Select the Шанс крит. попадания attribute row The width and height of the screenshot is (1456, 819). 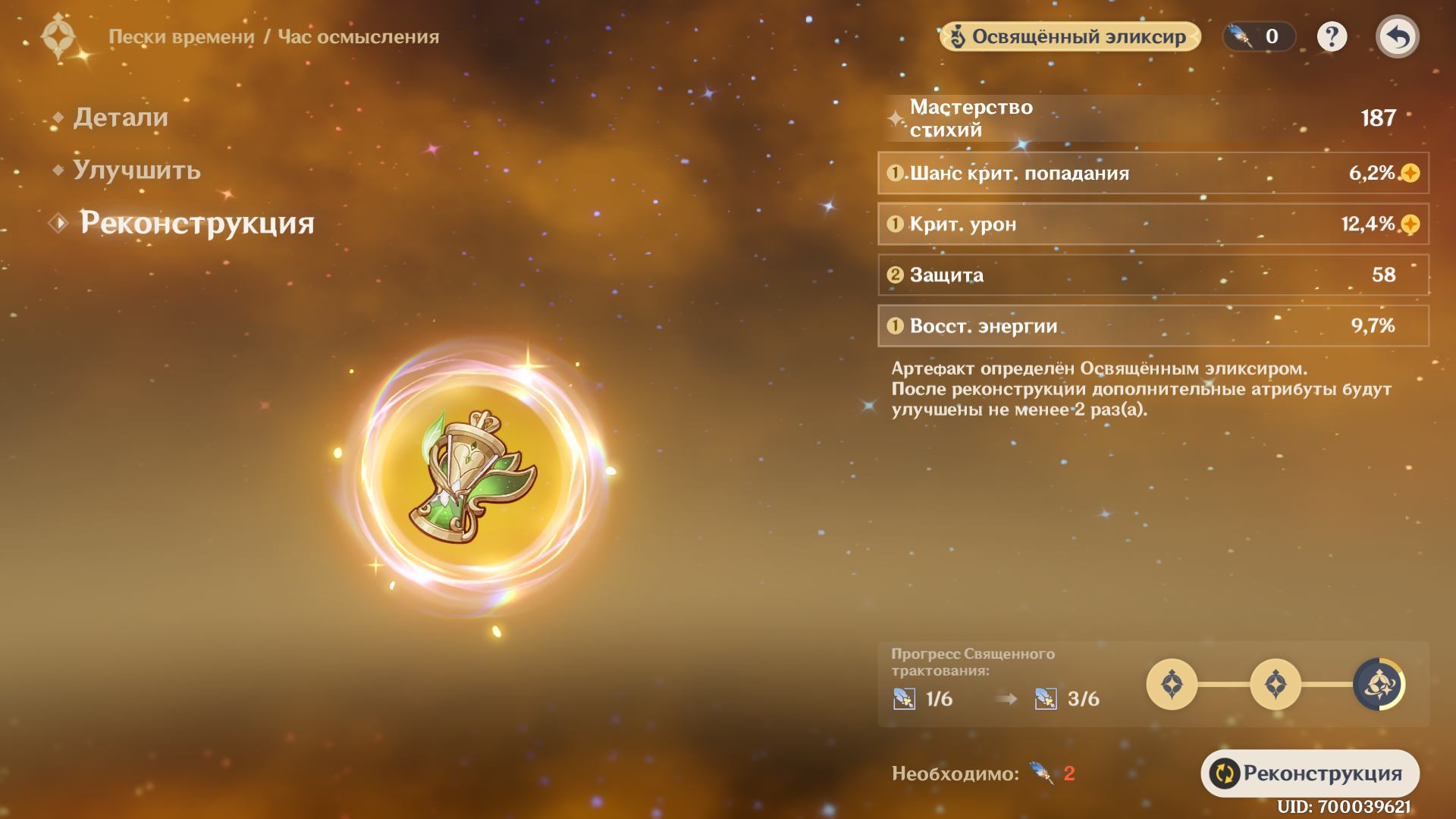[1153, 173]
